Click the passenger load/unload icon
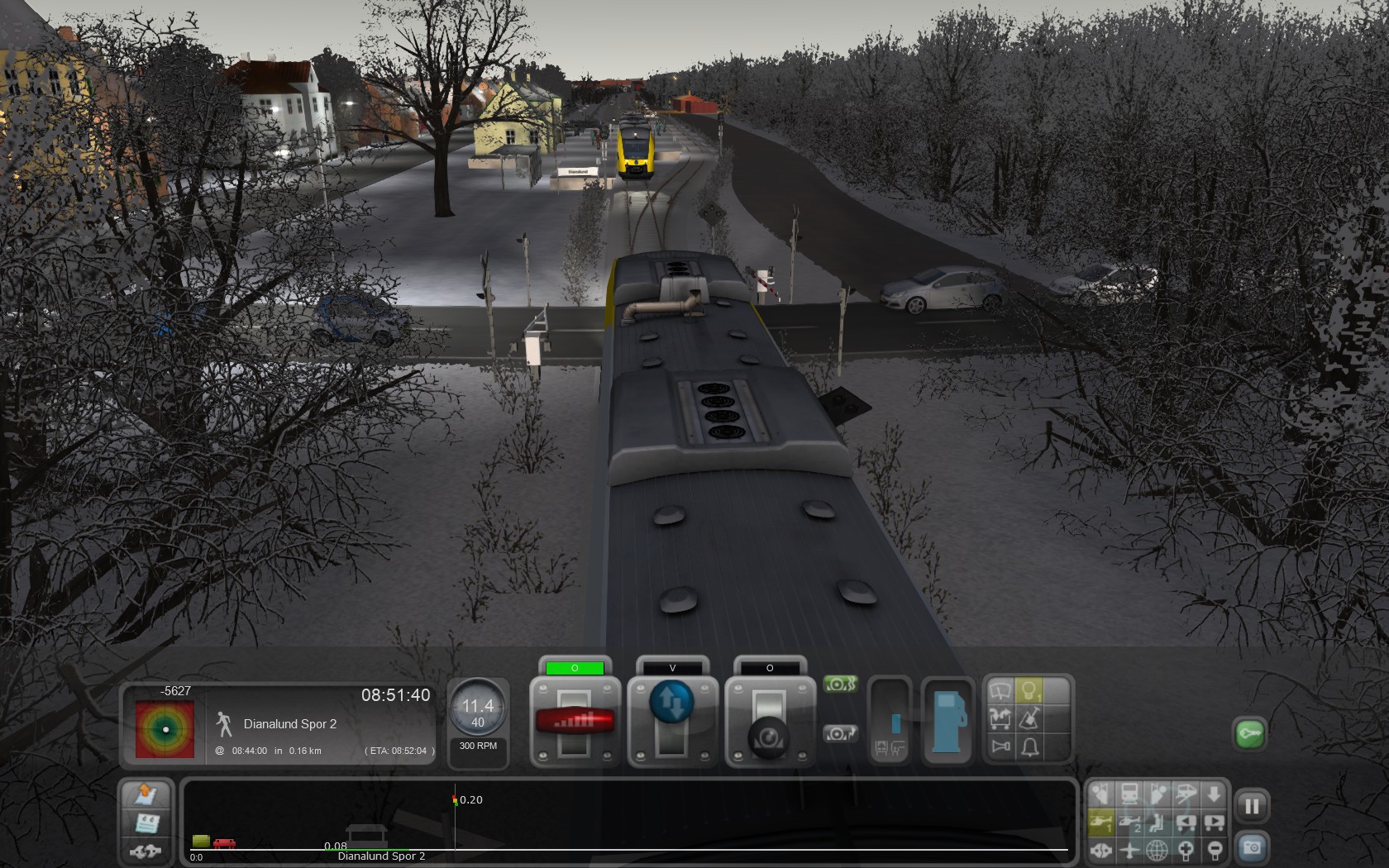Image resolution: width=1389 pixels, height=868 pixels. [x=1000, y=719]
